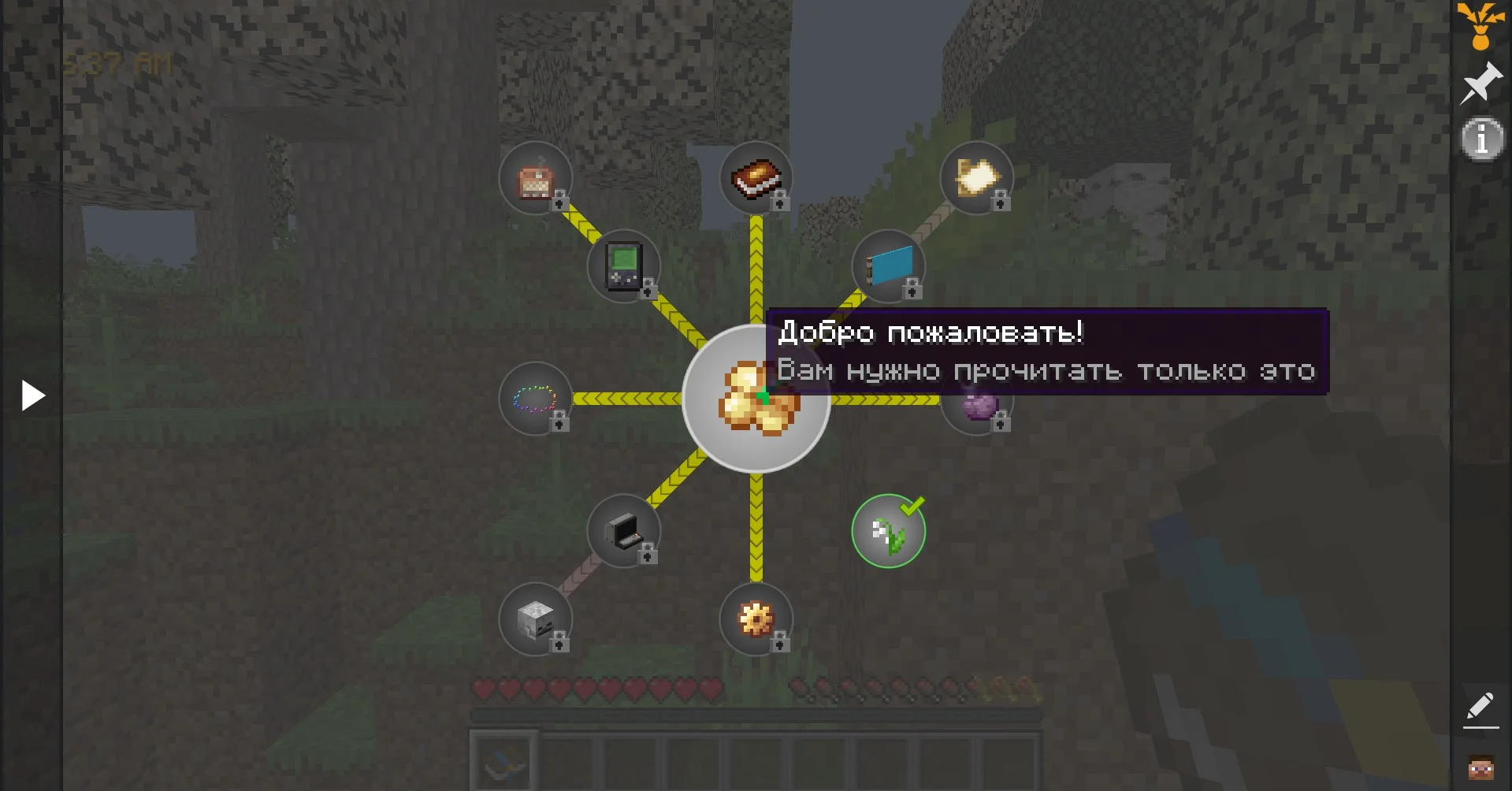Click the locked blue screen quest node

(888, 266)
